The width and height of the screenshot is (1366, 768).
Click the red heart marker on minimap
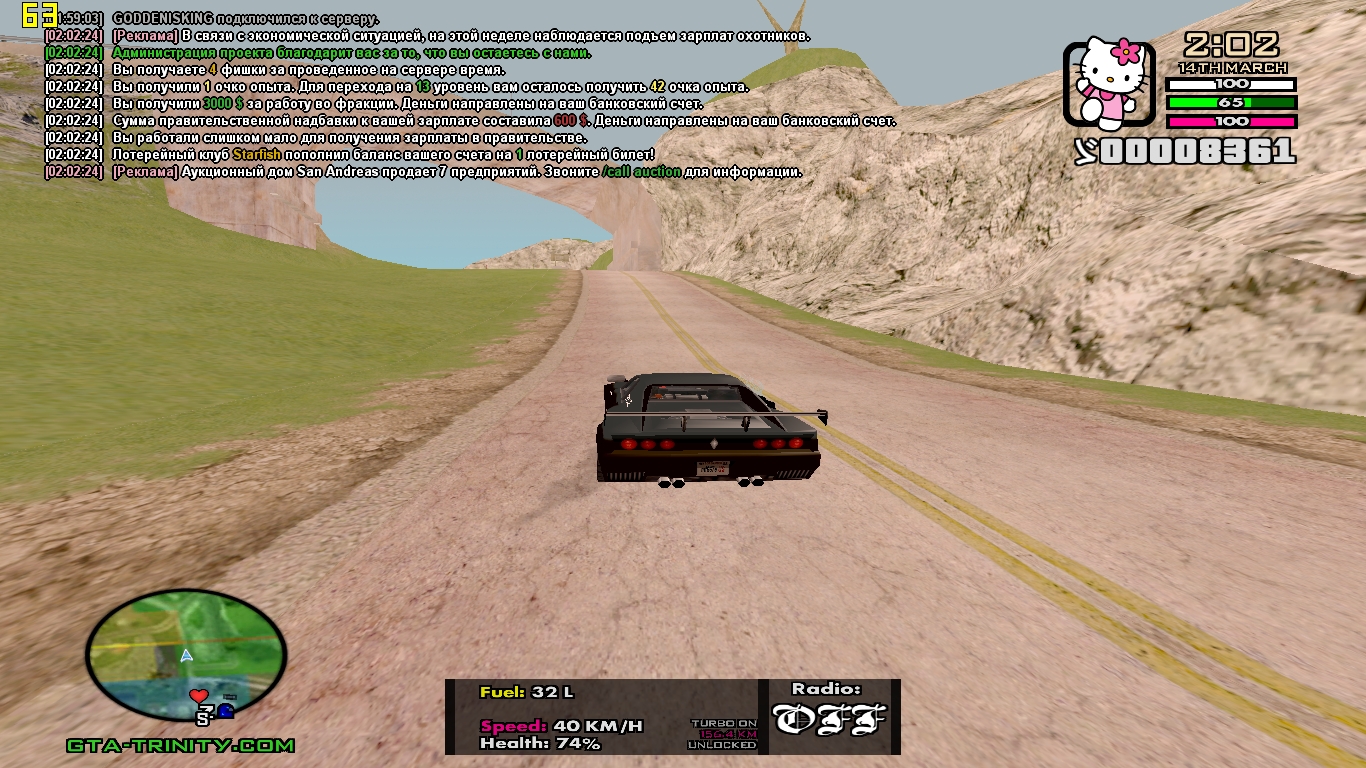click(198, 695)
